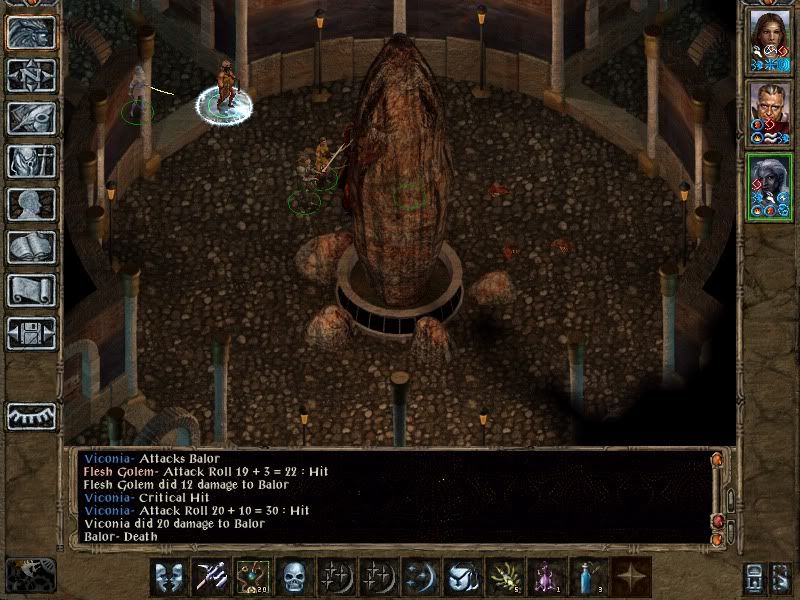Choose the crescent moon quick spell
800x600 pixels.
tap(420, 577)
